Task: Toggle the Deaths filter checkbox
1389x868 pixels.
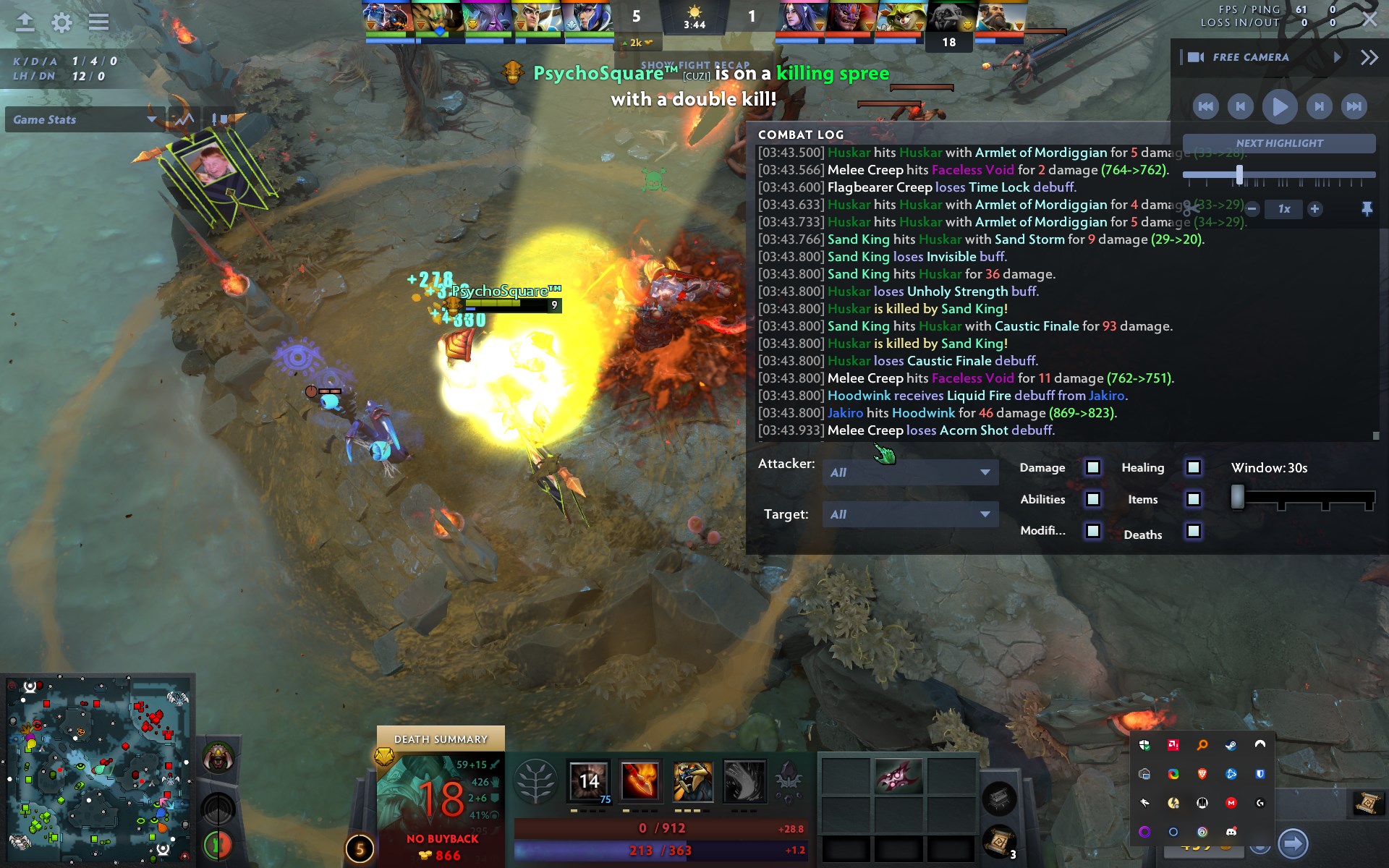Action: (x=1192, y=532)
